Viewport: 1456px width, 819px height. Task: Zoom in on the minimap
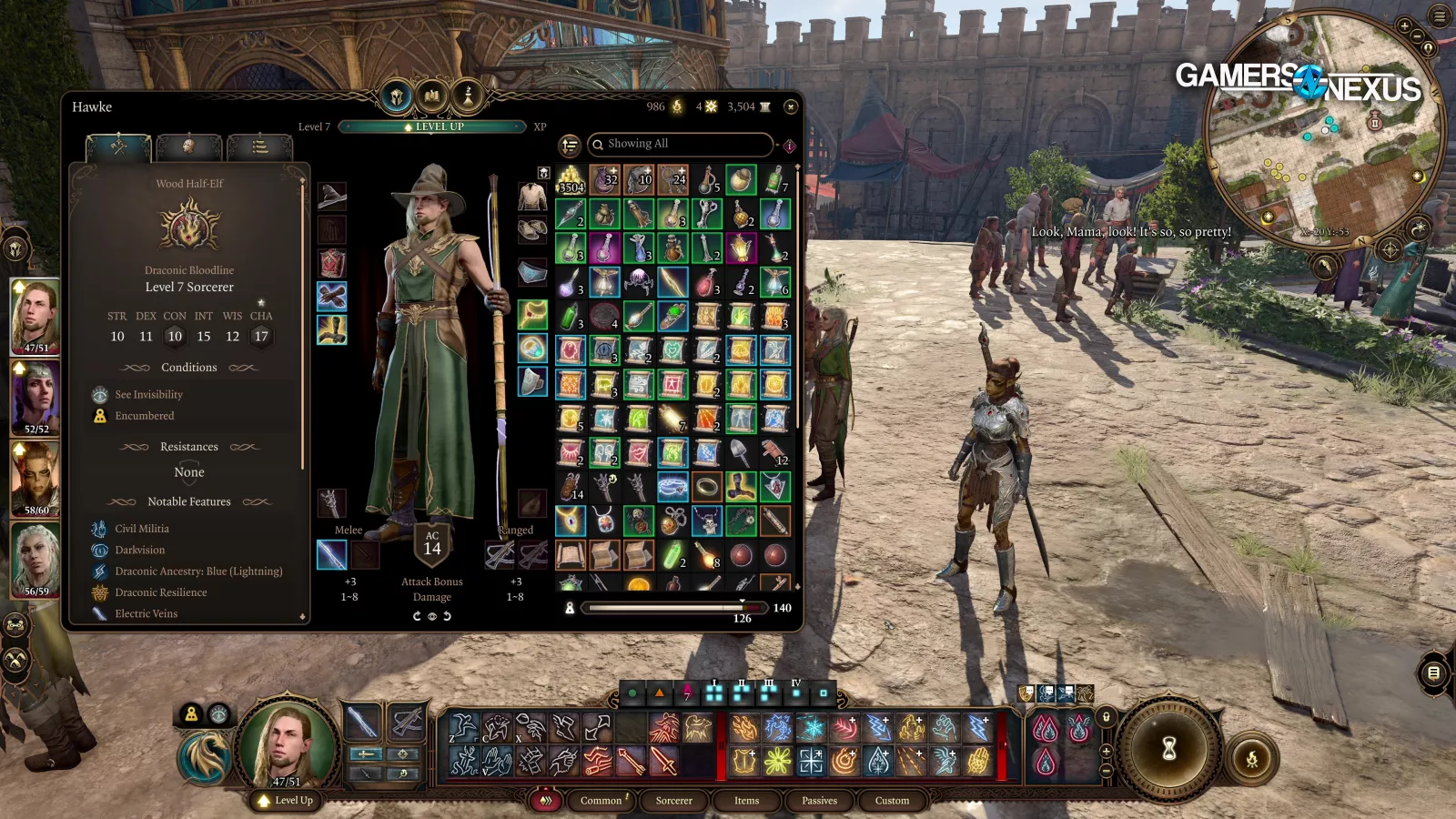coord(1404,26)
